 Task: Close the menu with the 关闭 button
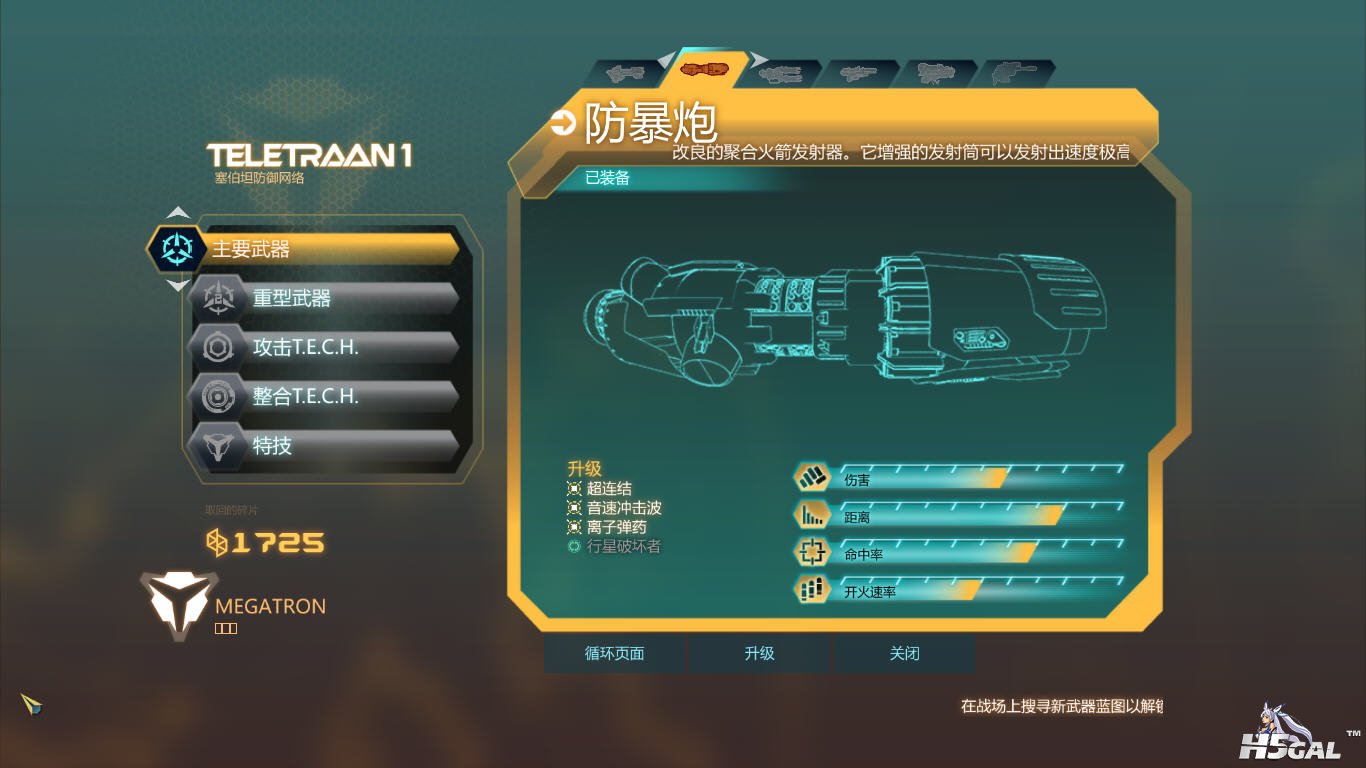(904, 654)
